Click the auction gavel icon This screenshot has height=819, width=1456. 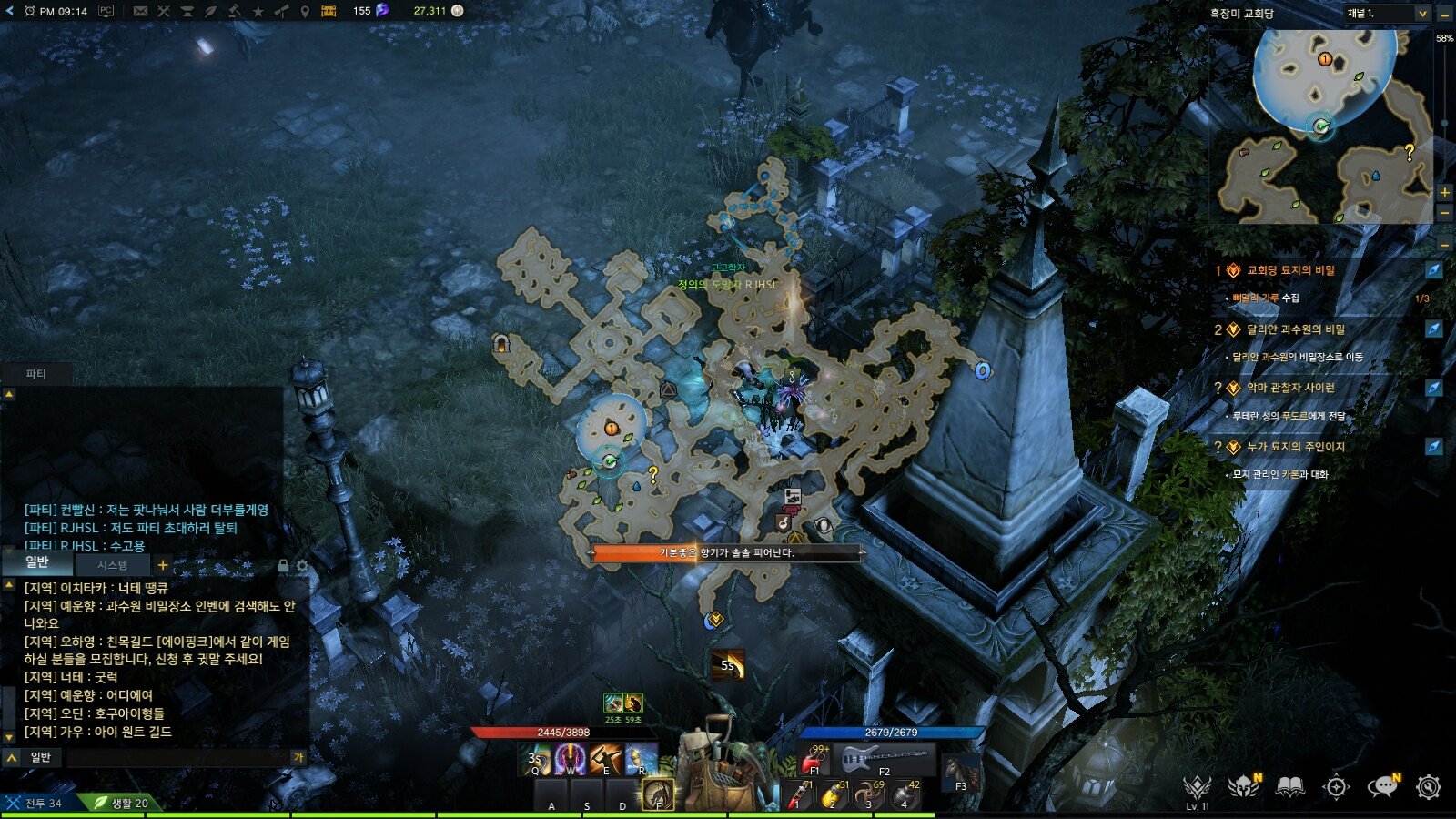(235, 11)
